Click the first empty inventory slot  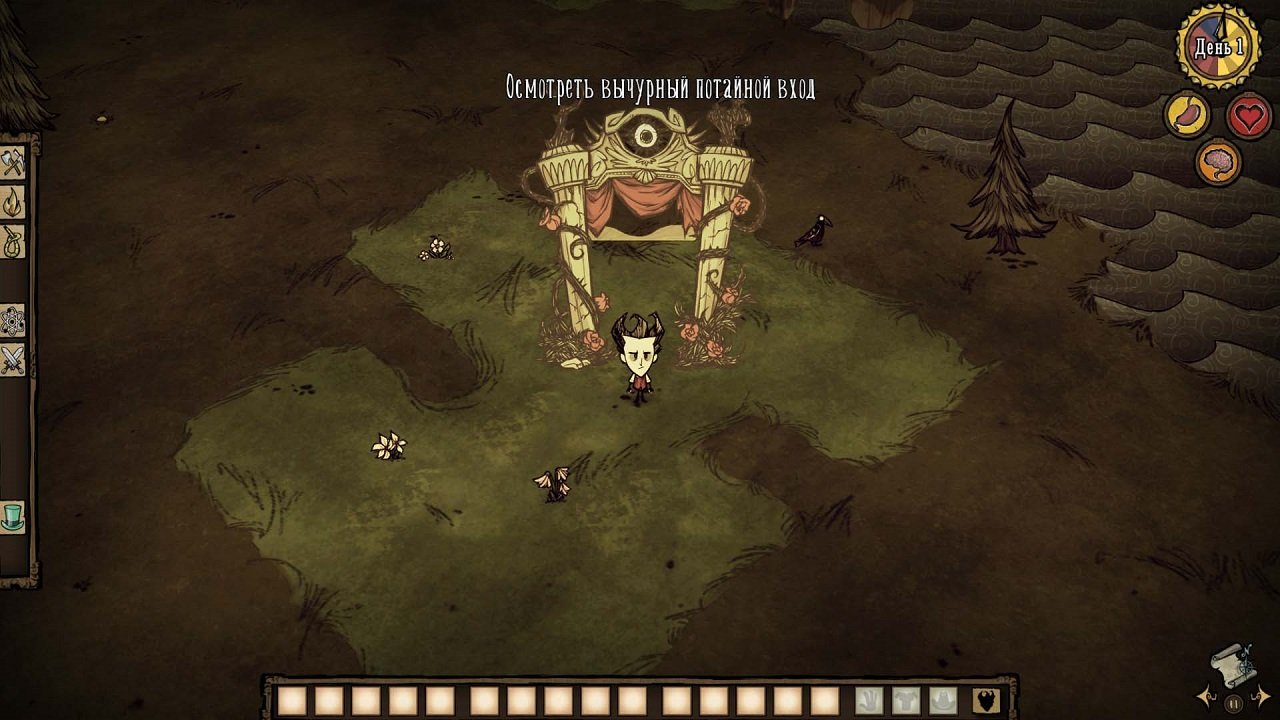(x=293, y=699)
